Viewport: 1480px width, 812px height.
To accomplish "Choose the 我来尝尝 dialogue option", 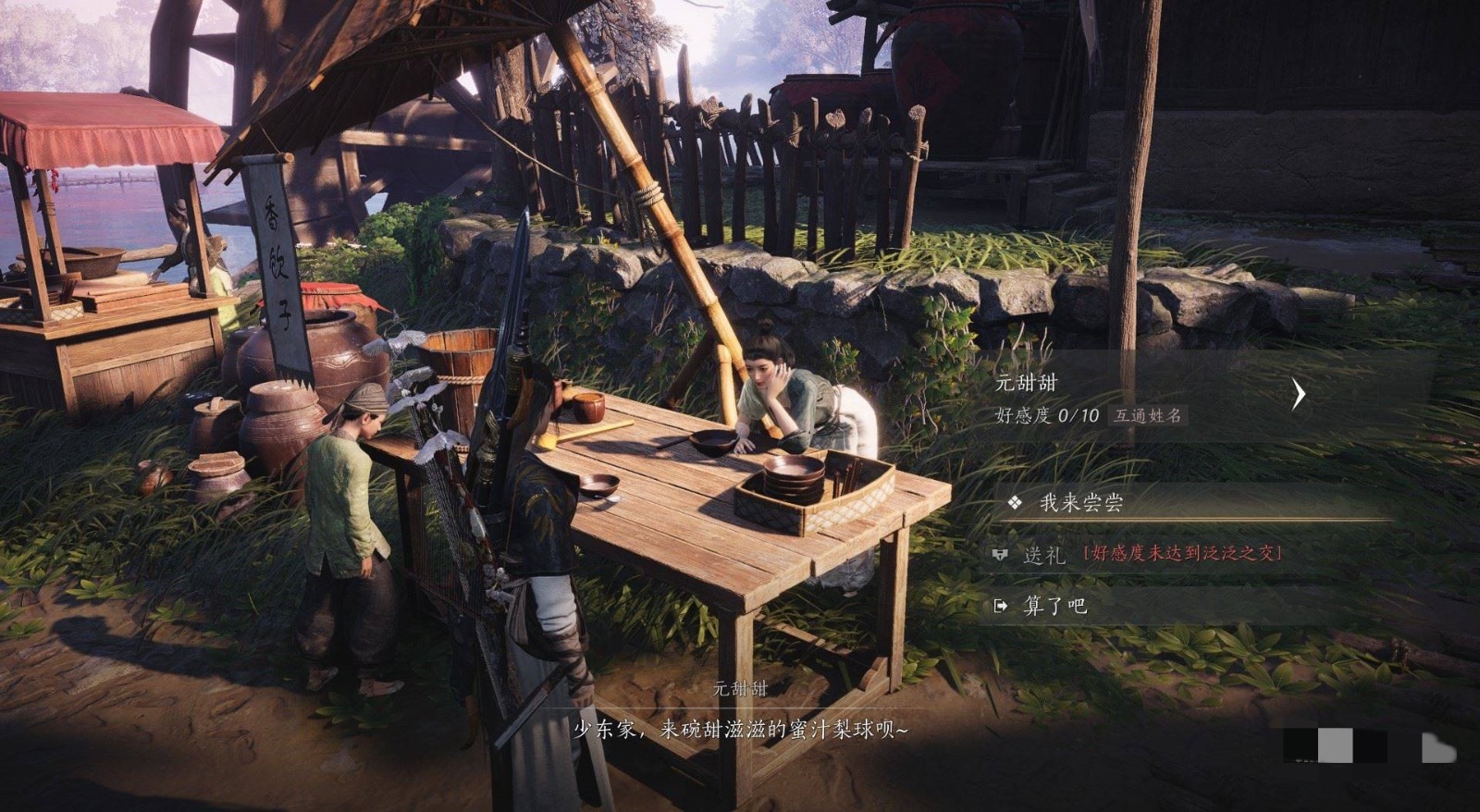I will pos(1080,503).
